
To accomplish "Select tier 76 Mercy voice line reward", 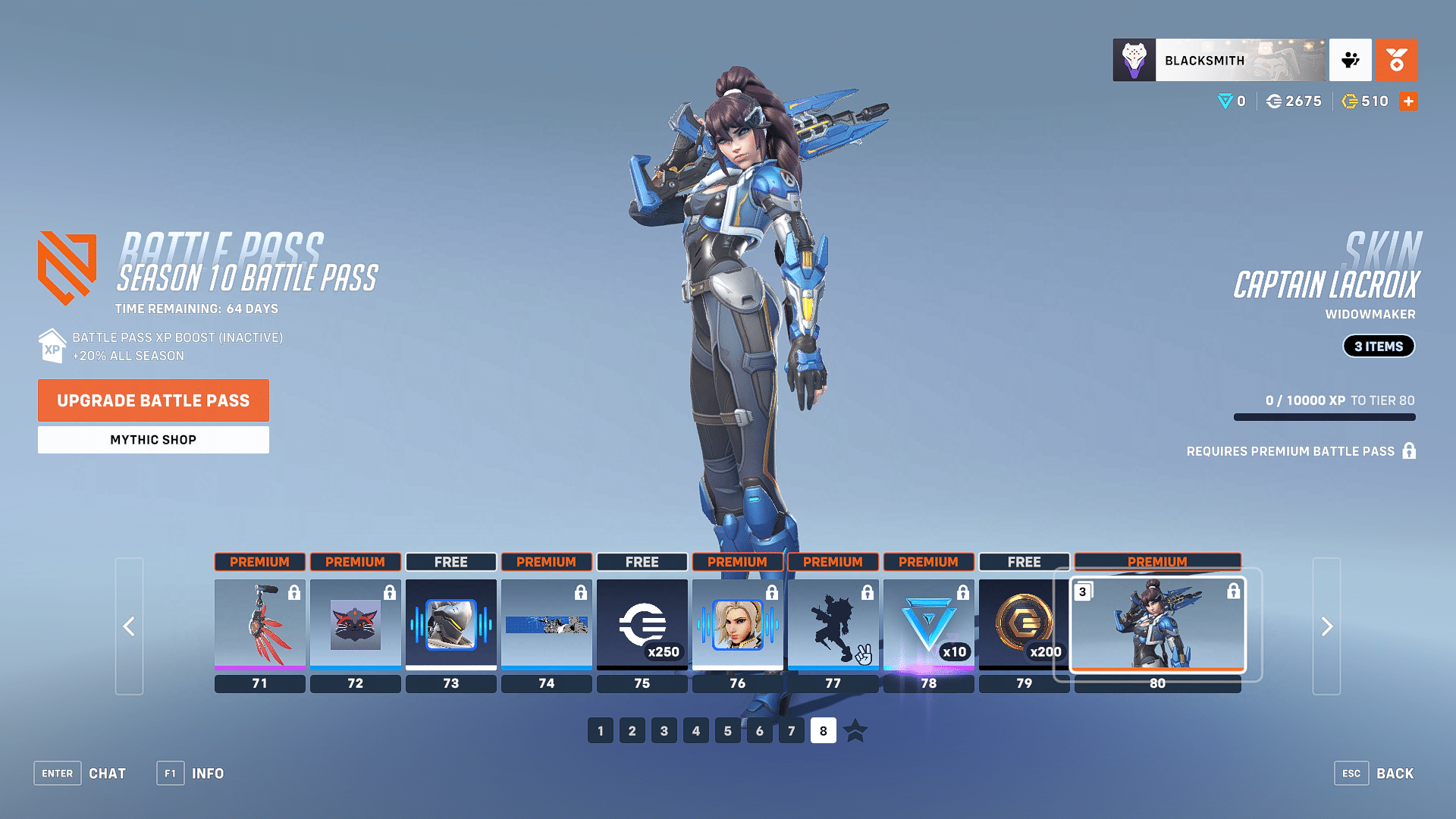I will (737, 624).
